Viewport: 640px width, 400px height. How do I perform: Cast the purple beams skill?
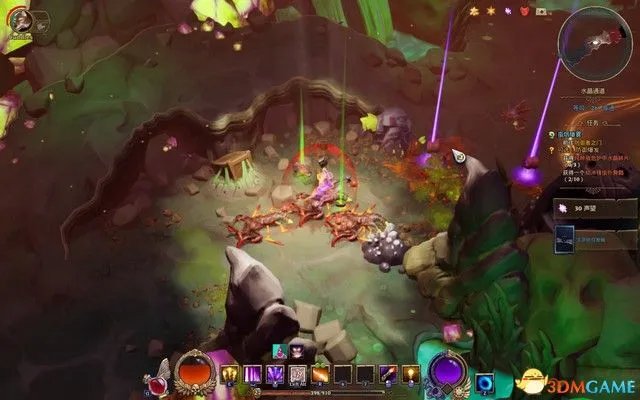click(252, 374)
